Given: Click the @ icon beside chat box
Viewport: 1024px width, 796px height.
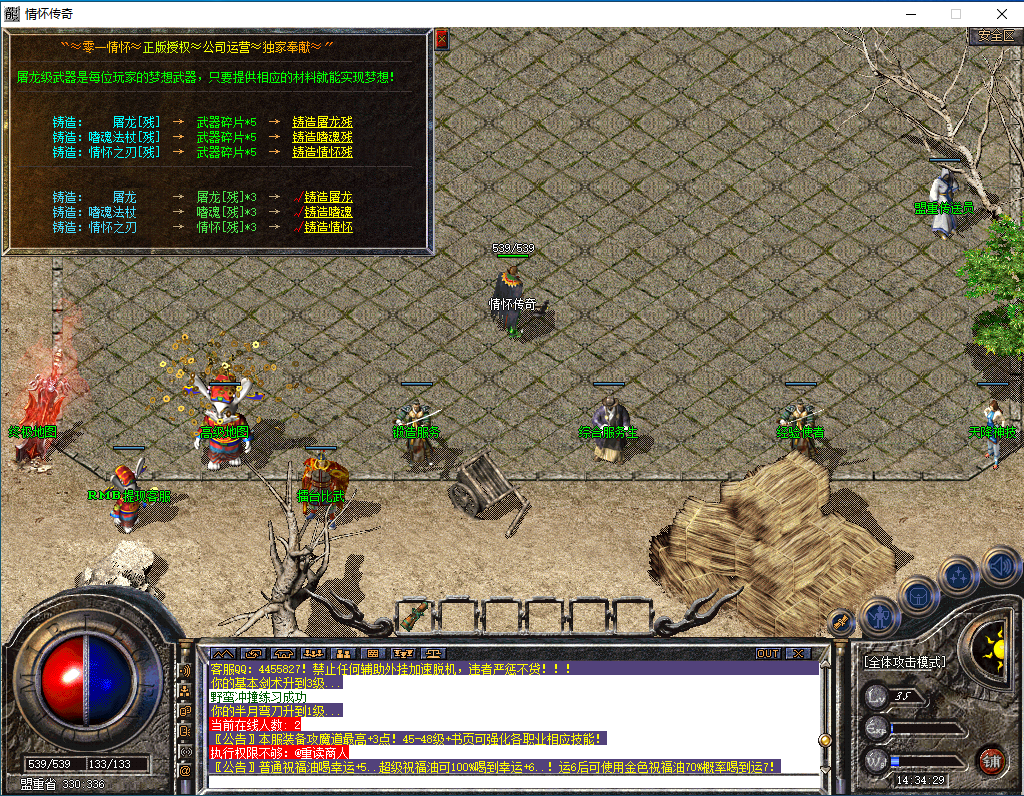Looking at the screenshot, I should [185, 771].
